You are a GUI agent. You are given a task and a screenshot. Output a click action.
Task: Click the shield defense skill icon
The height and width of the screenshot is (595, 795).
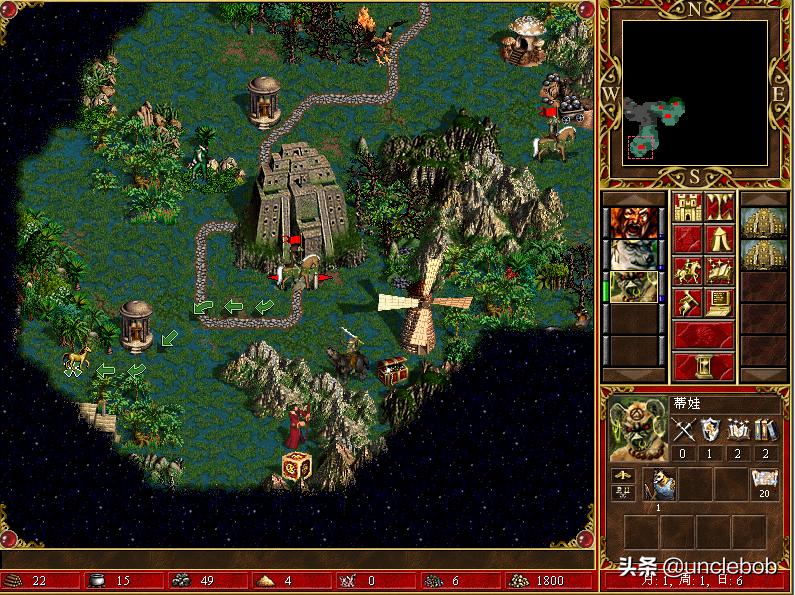(x=711, y=430)
